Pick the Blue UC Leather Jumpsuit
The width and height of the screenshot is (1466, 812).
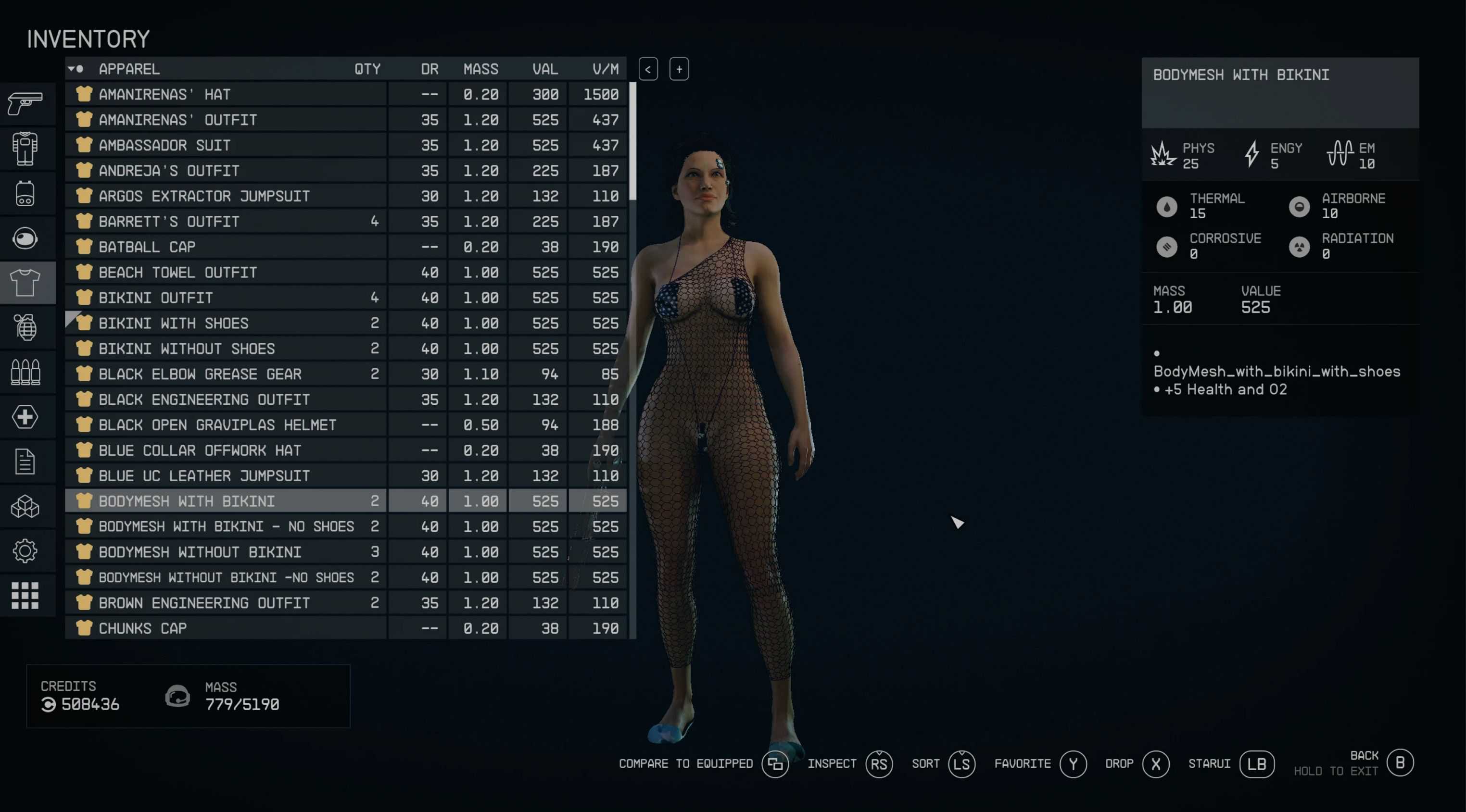tap(227, 475)
